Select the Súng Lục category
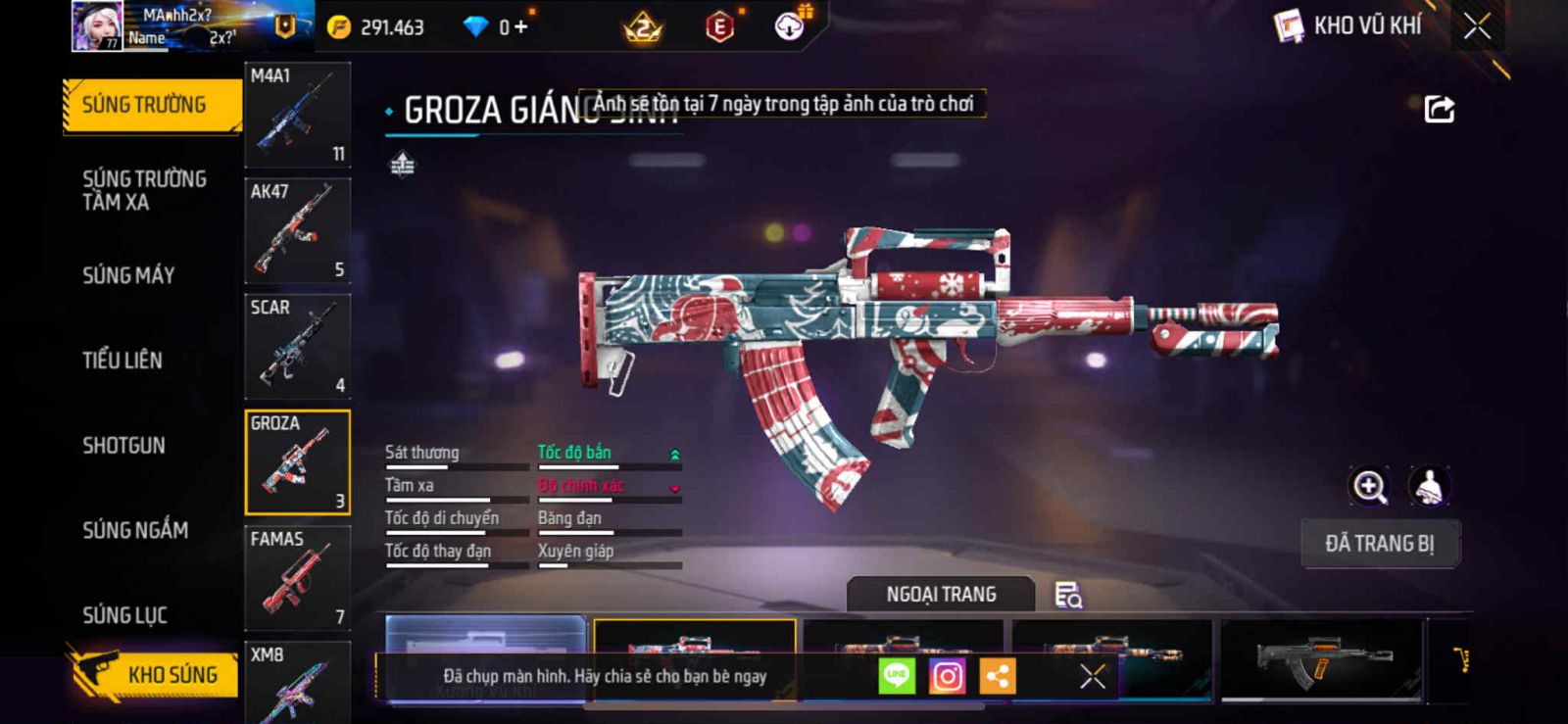1568x724 pixels. click(124, 615)
